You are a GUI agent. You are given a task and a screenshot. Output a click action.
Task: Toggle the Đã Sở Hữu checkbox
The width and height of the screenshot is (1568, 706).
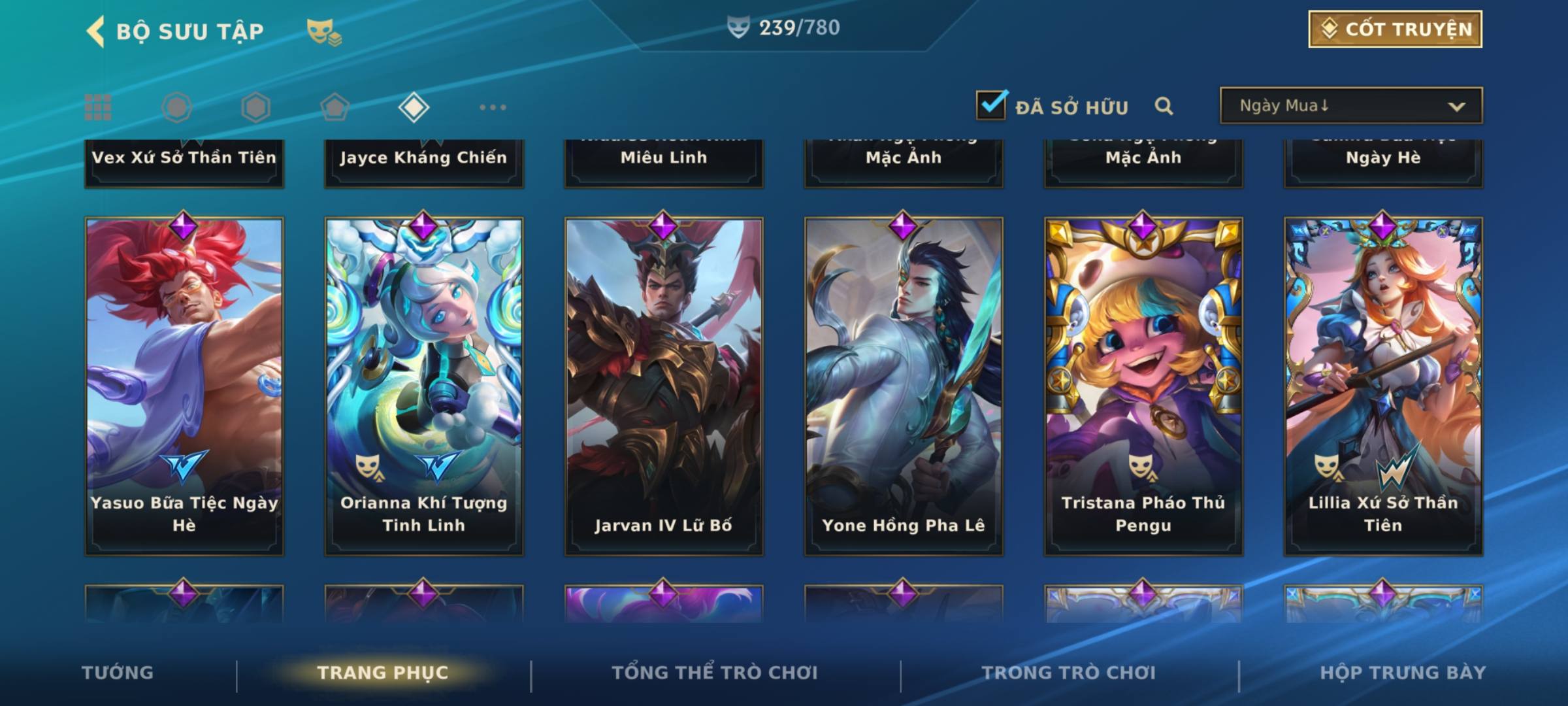pos(991,105)
